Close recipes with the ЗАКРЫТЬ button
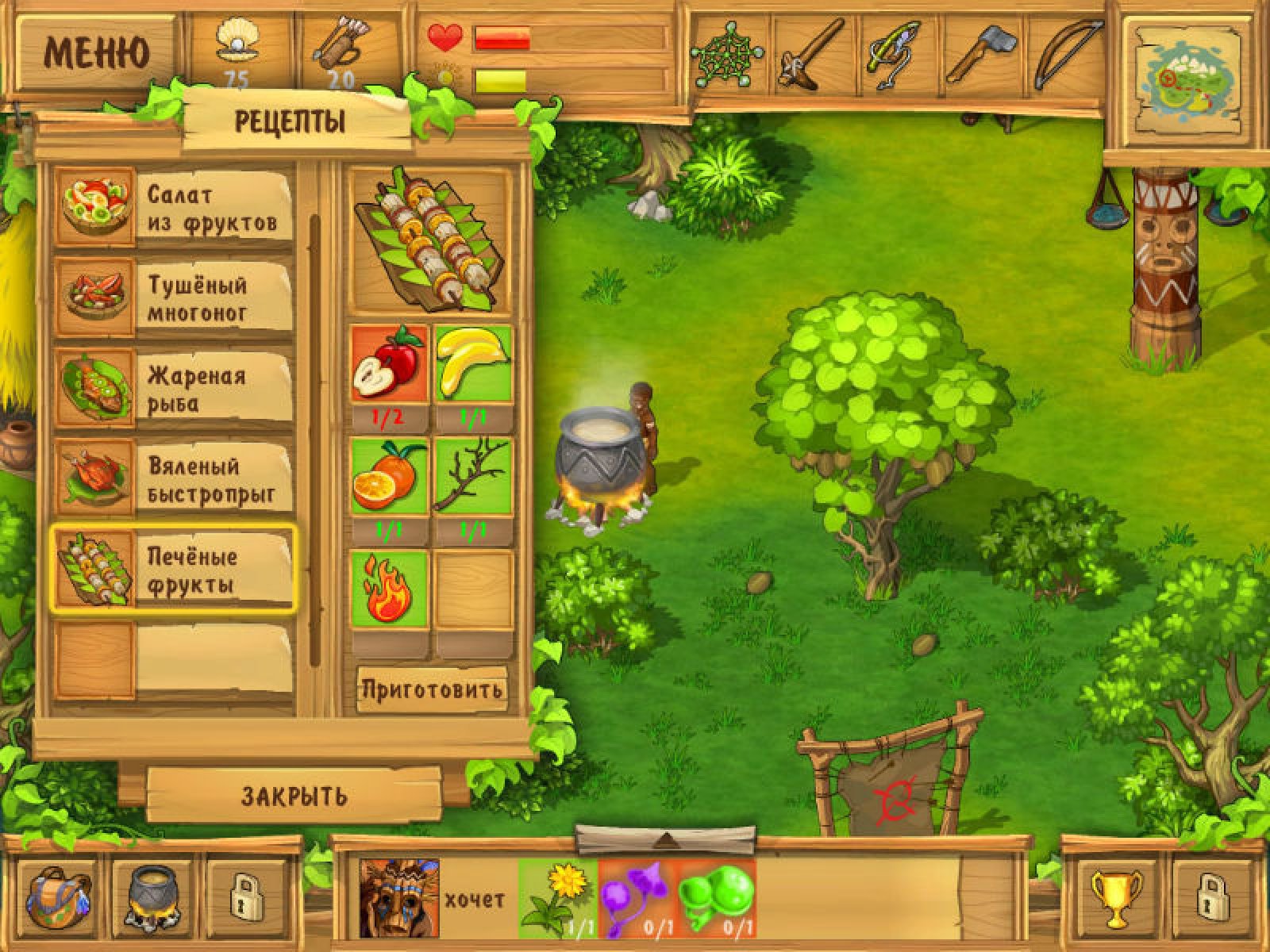 click(294, 796)
